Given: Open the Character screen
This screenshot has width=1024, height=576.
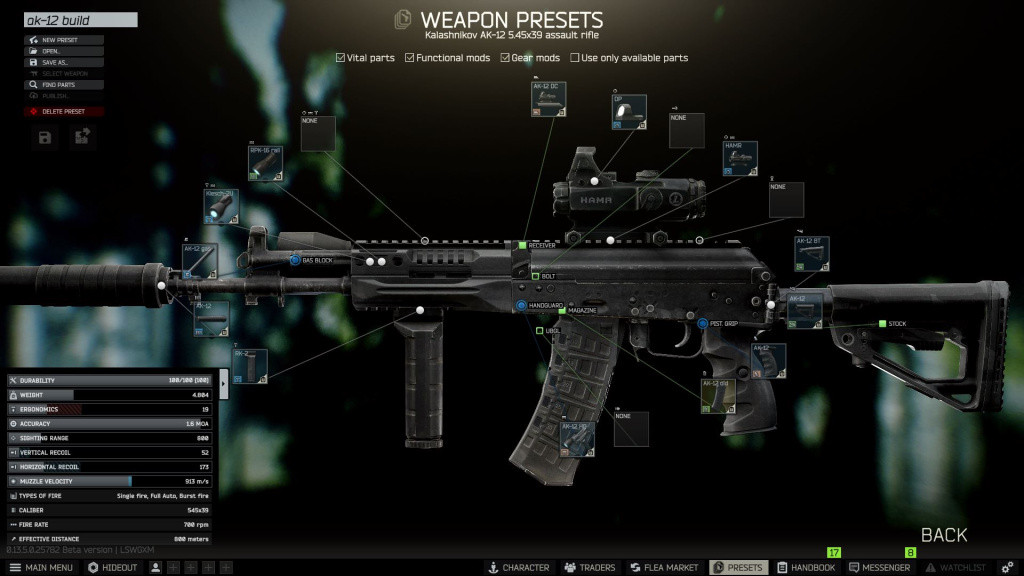Looking at the screenshot, I should (x=518, y=567).
